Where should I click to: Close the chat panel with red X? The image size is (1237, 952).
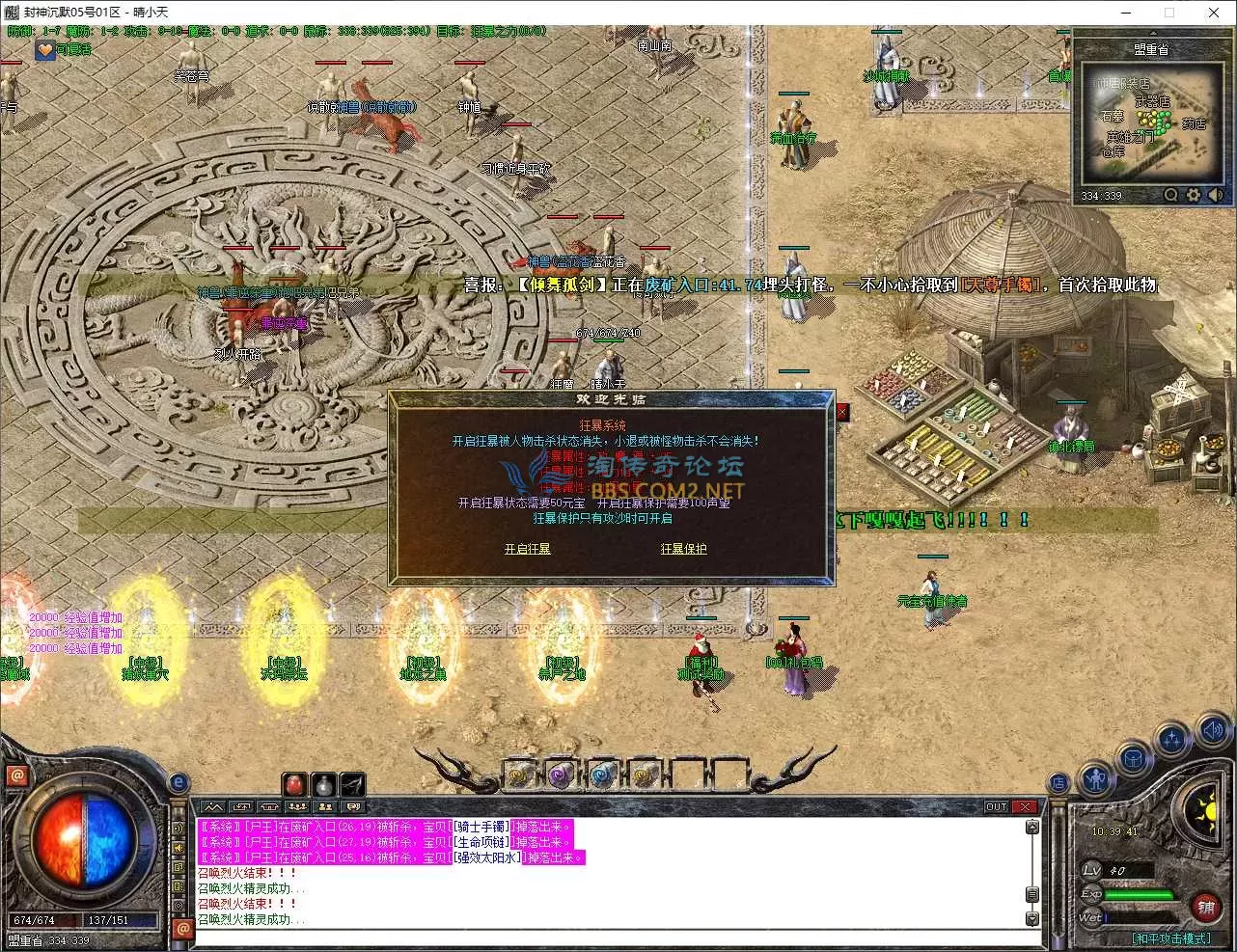[x=1025, y=806]
